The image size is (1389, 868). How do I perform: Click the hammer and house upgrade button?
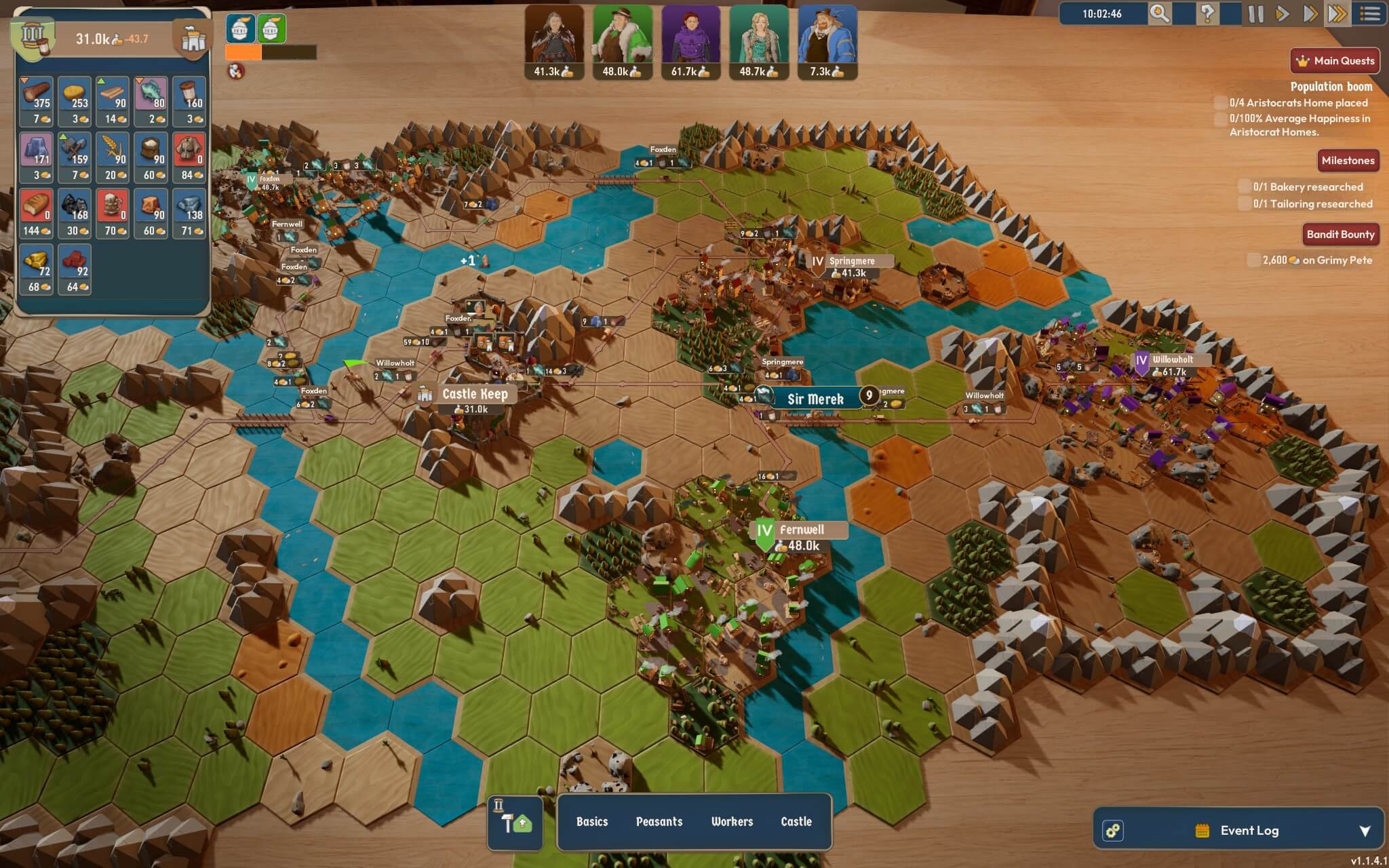(515, 823)
